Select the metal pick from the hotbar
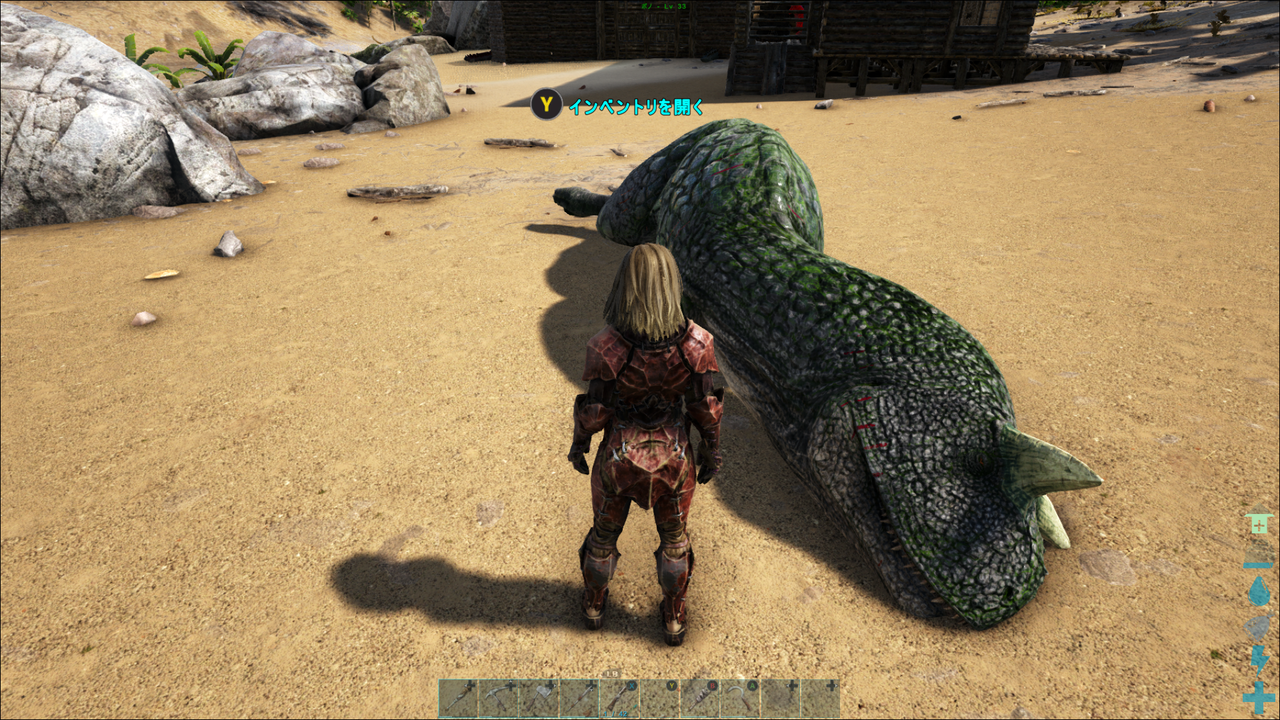The height and width of the screenshot is (720, 1280). point(499,695)
